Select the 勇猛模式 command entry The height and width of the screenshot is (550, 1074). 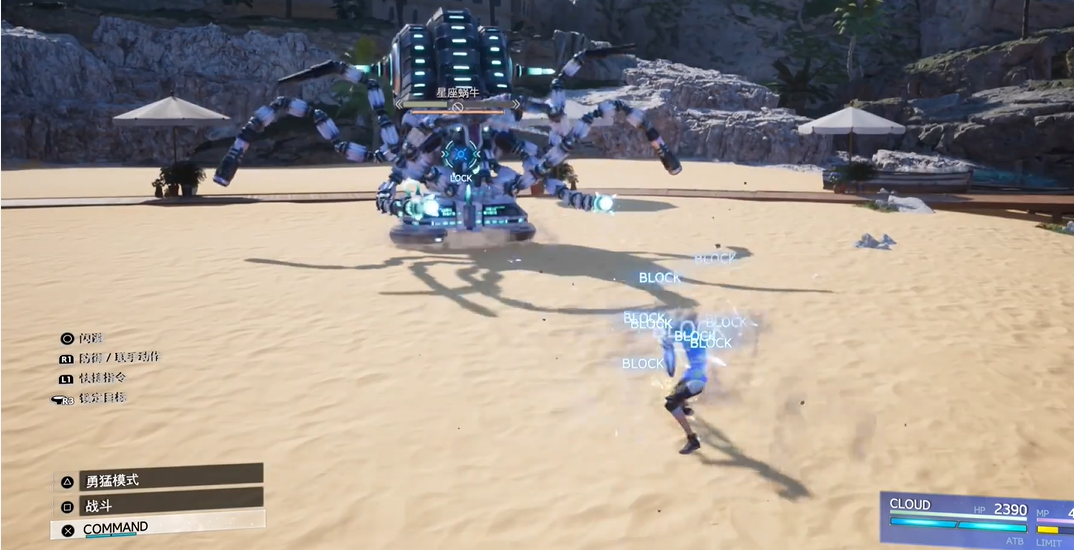[x=158, y=479]
